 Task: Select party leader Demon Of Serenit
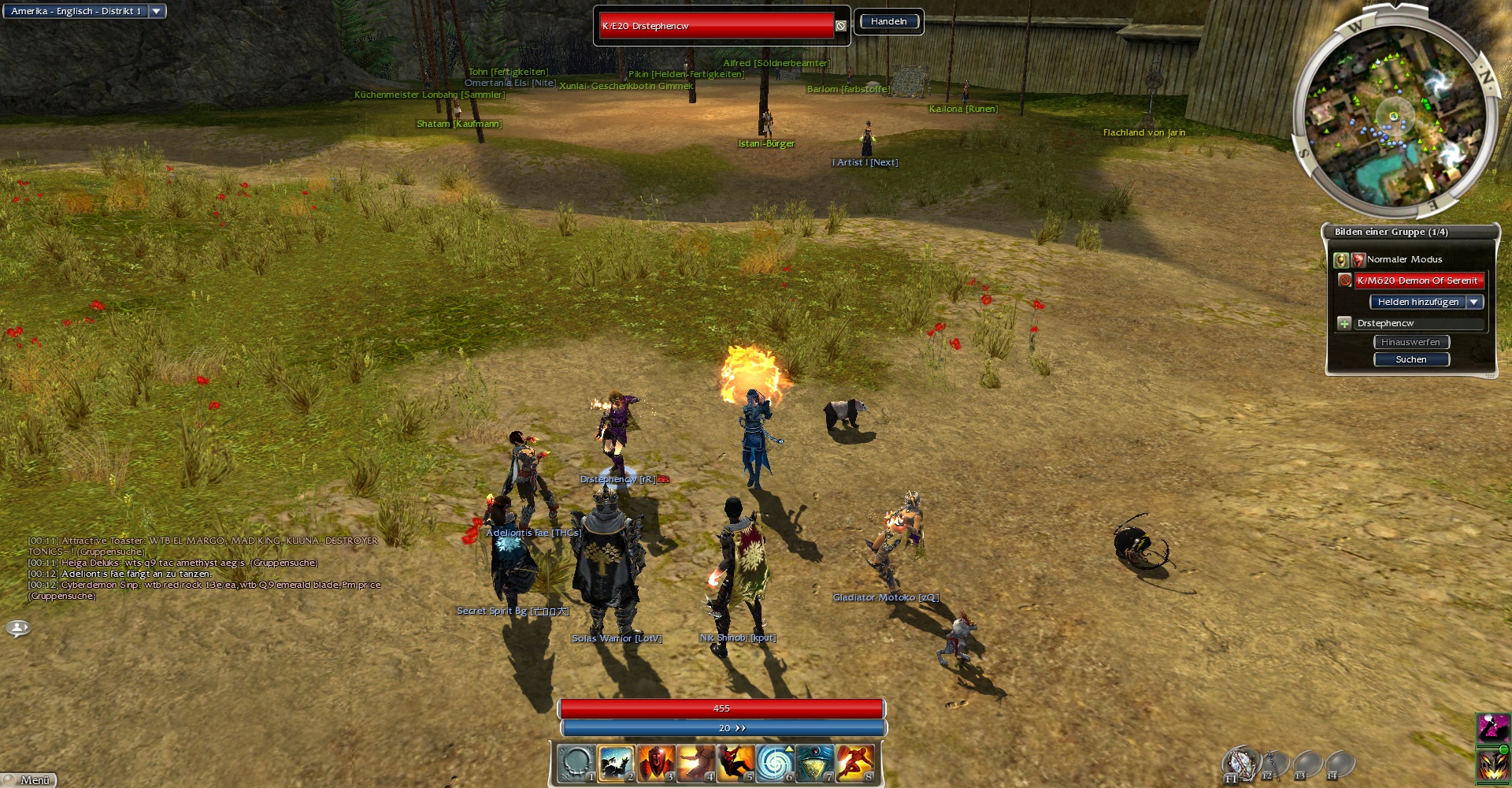[1417, 281]
